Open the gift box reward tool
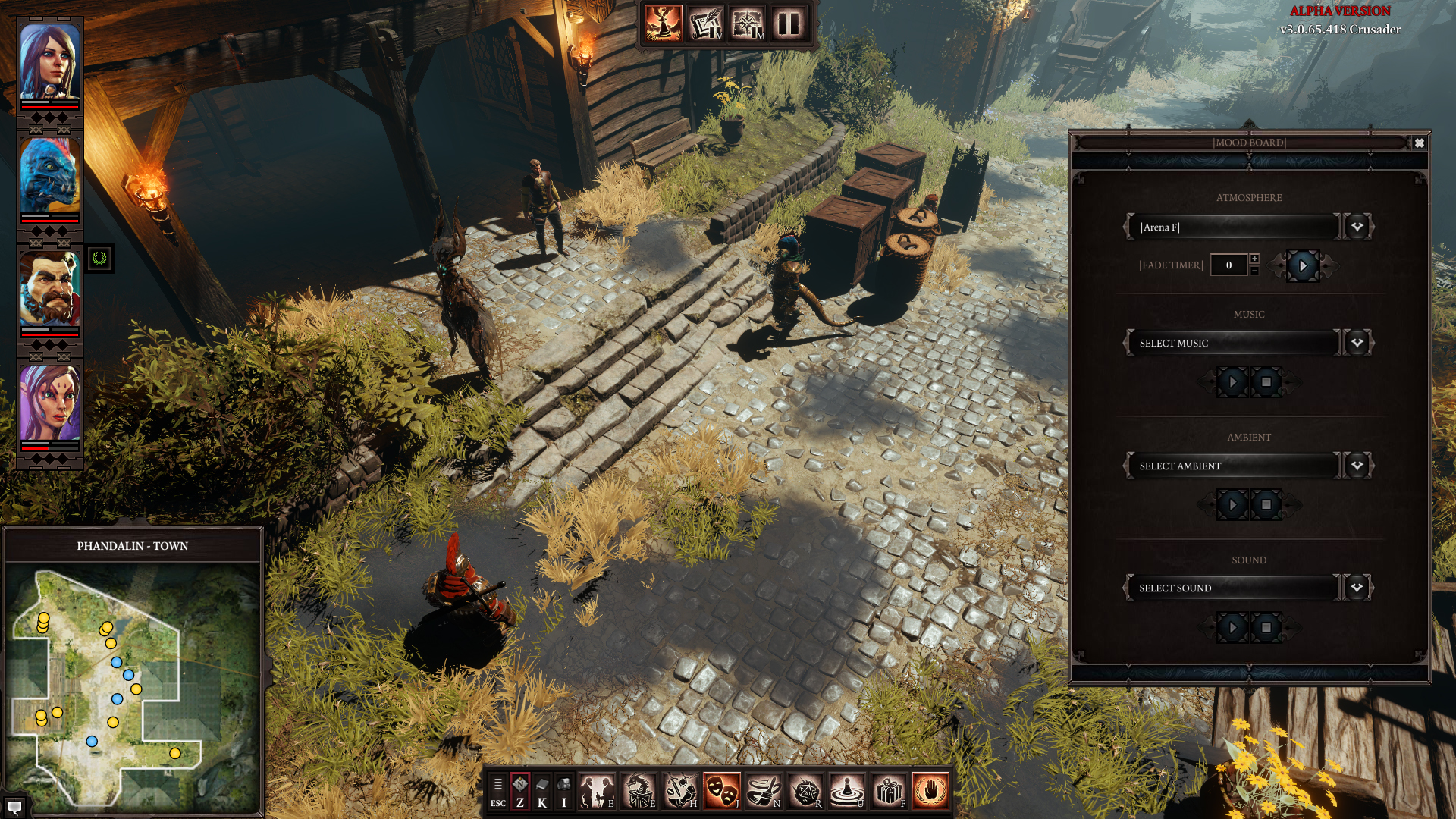This screenshot has height=819, width=1456. (x=888, y=791)
